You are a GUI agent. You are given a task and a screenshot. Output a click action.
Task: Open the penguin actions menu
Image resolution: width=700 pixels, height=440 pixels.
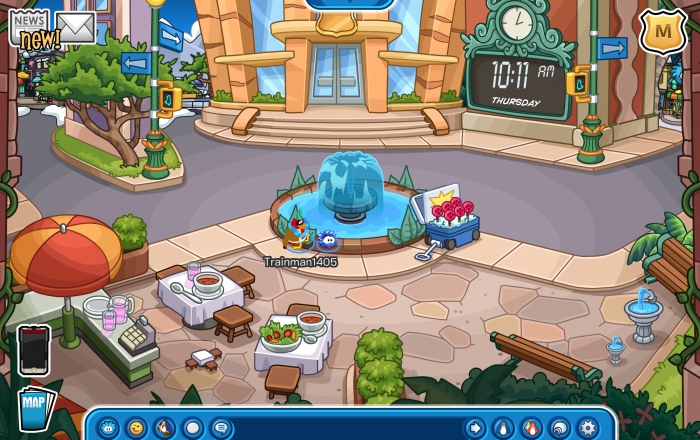point(164,427)
